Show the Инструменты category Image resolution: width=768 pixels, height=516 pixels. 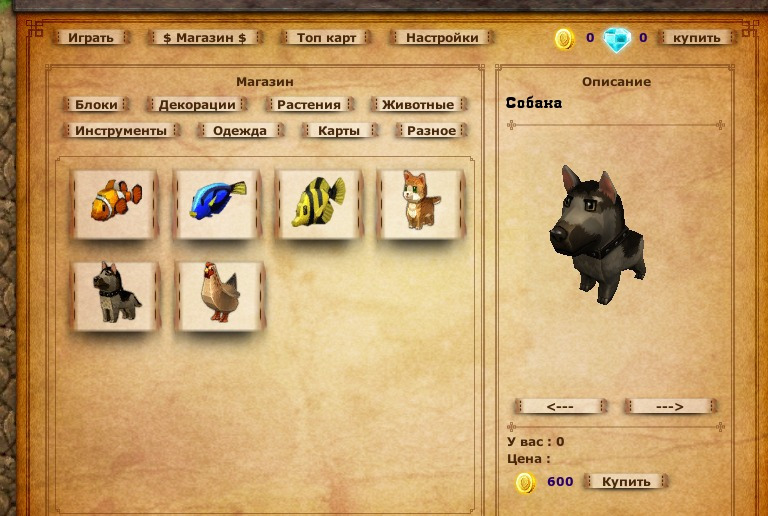(x=121, y=130)
